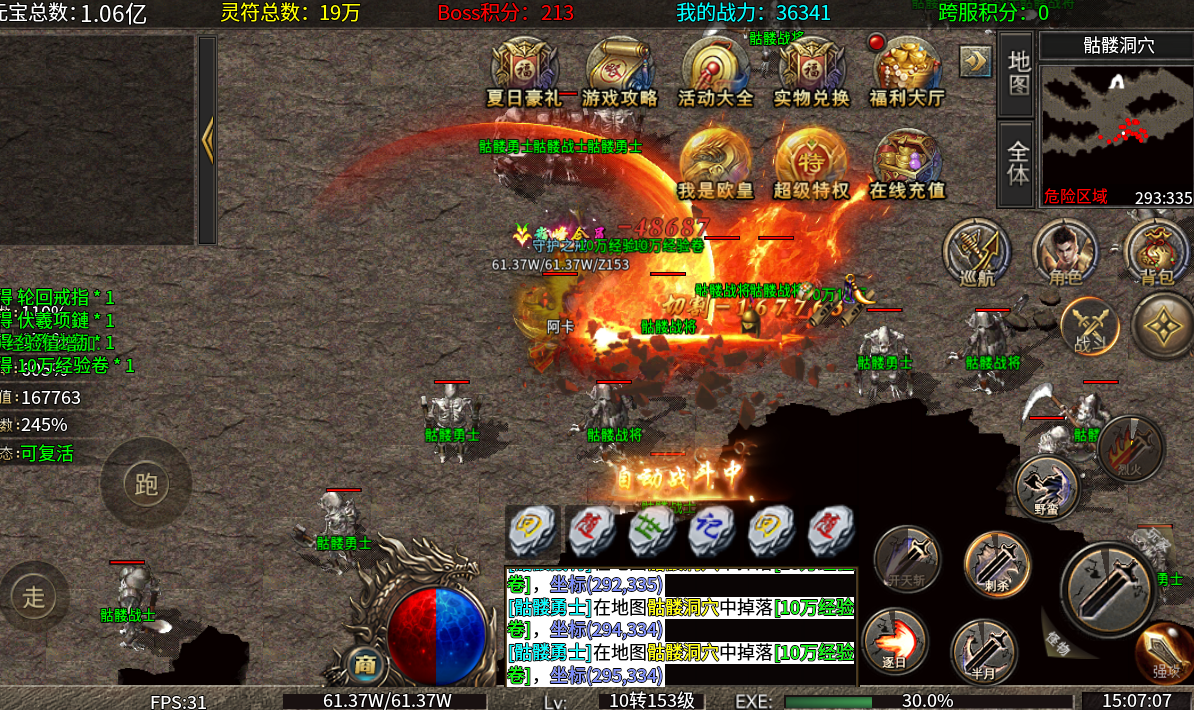Open the 超级特权 super privilege icon

pyautogui.click(x=811, y=162)
